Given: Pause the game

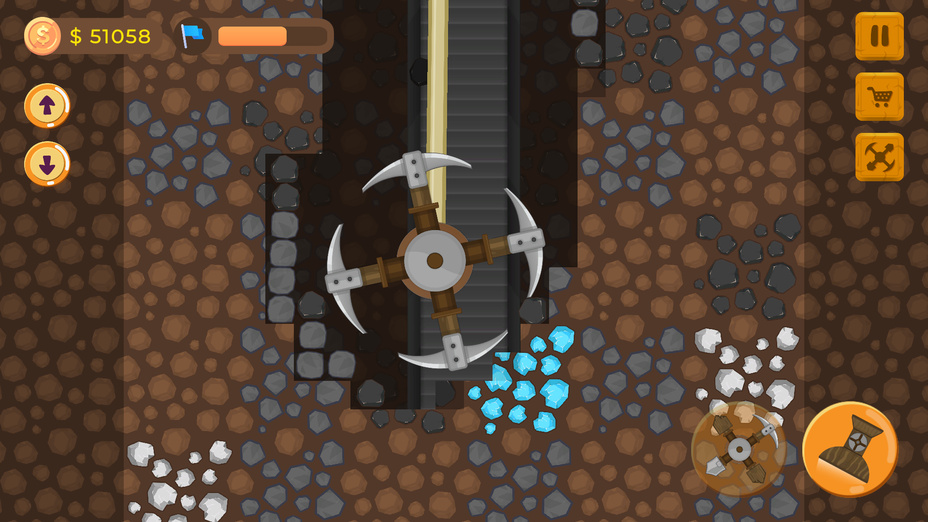Looking at the screenshot, I should pos(879,37).
